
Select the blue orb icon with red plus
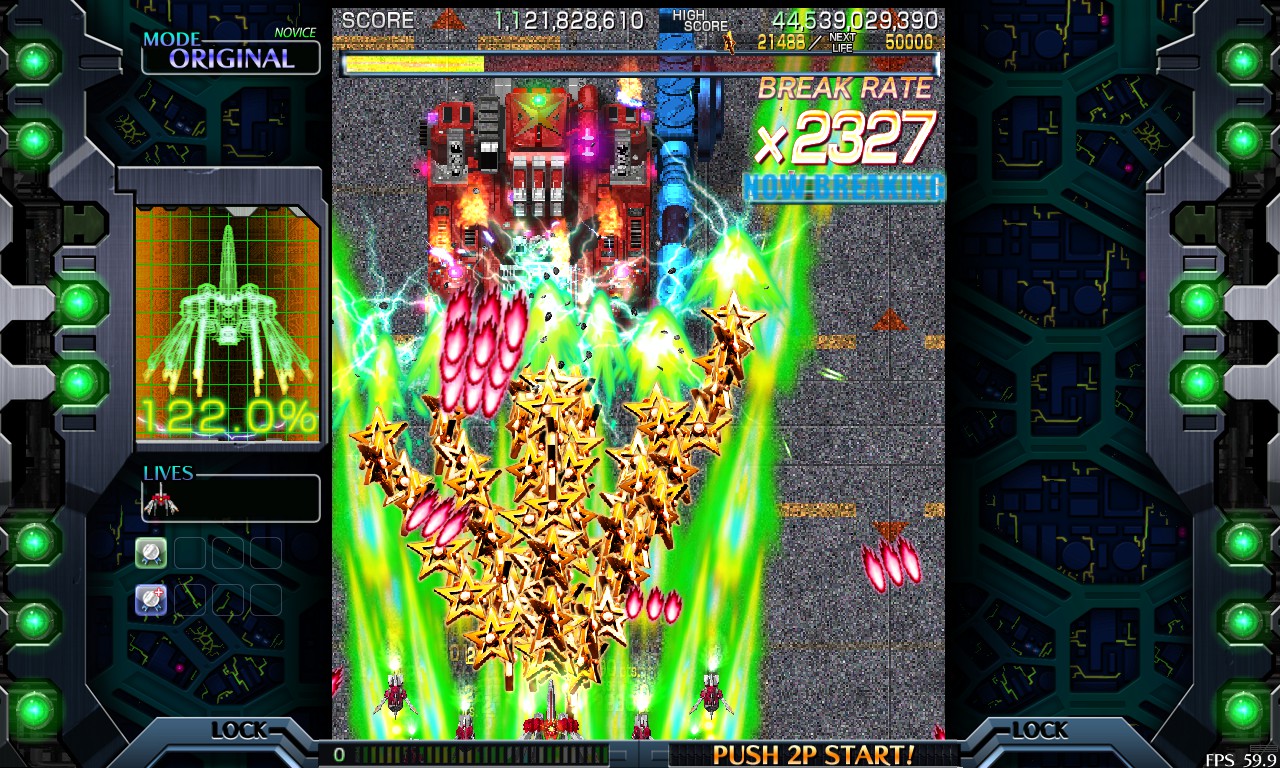151,599
